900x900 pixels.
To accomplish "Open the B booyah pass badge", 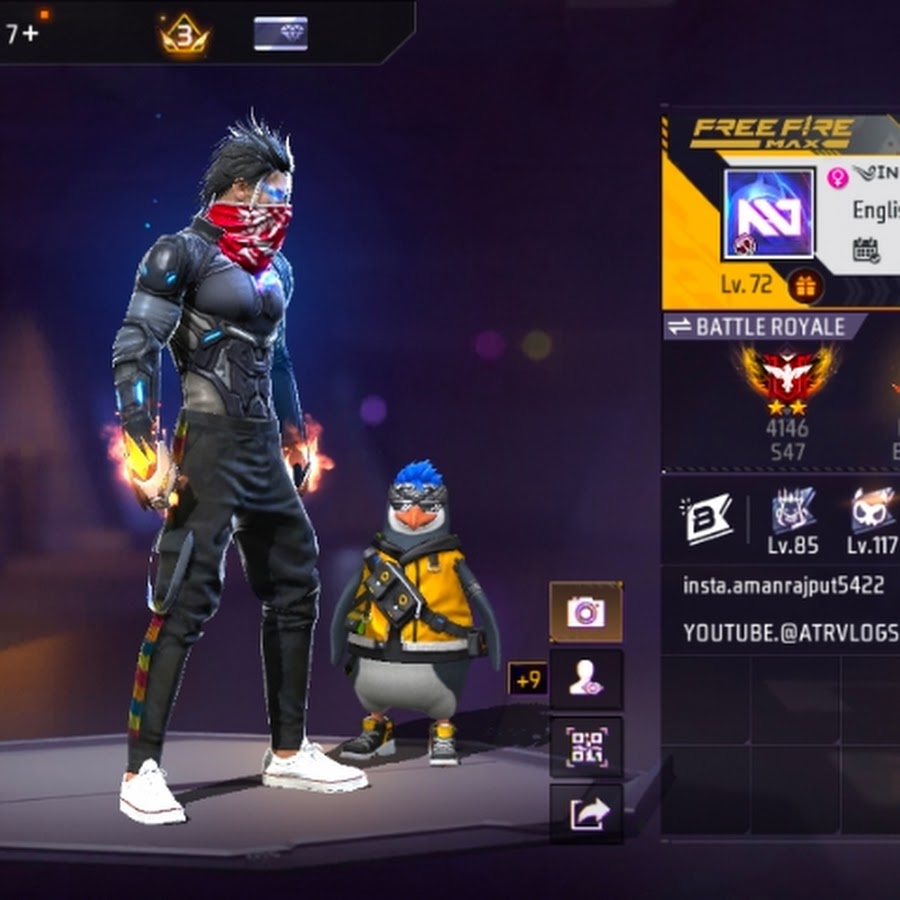I will click(x=709, y=518).
